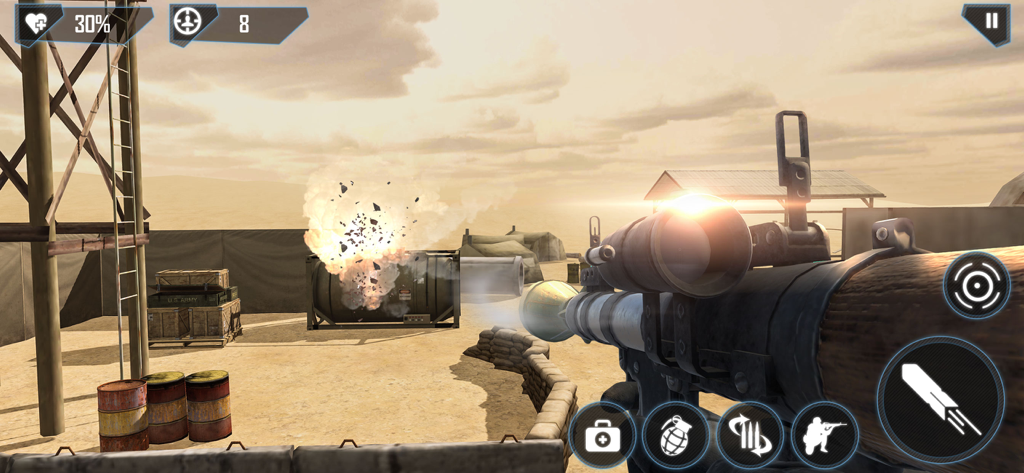Screen dimensions: 1024x473
Task: Pause the game
Action: pyautogui.click(x=991, y=21)
